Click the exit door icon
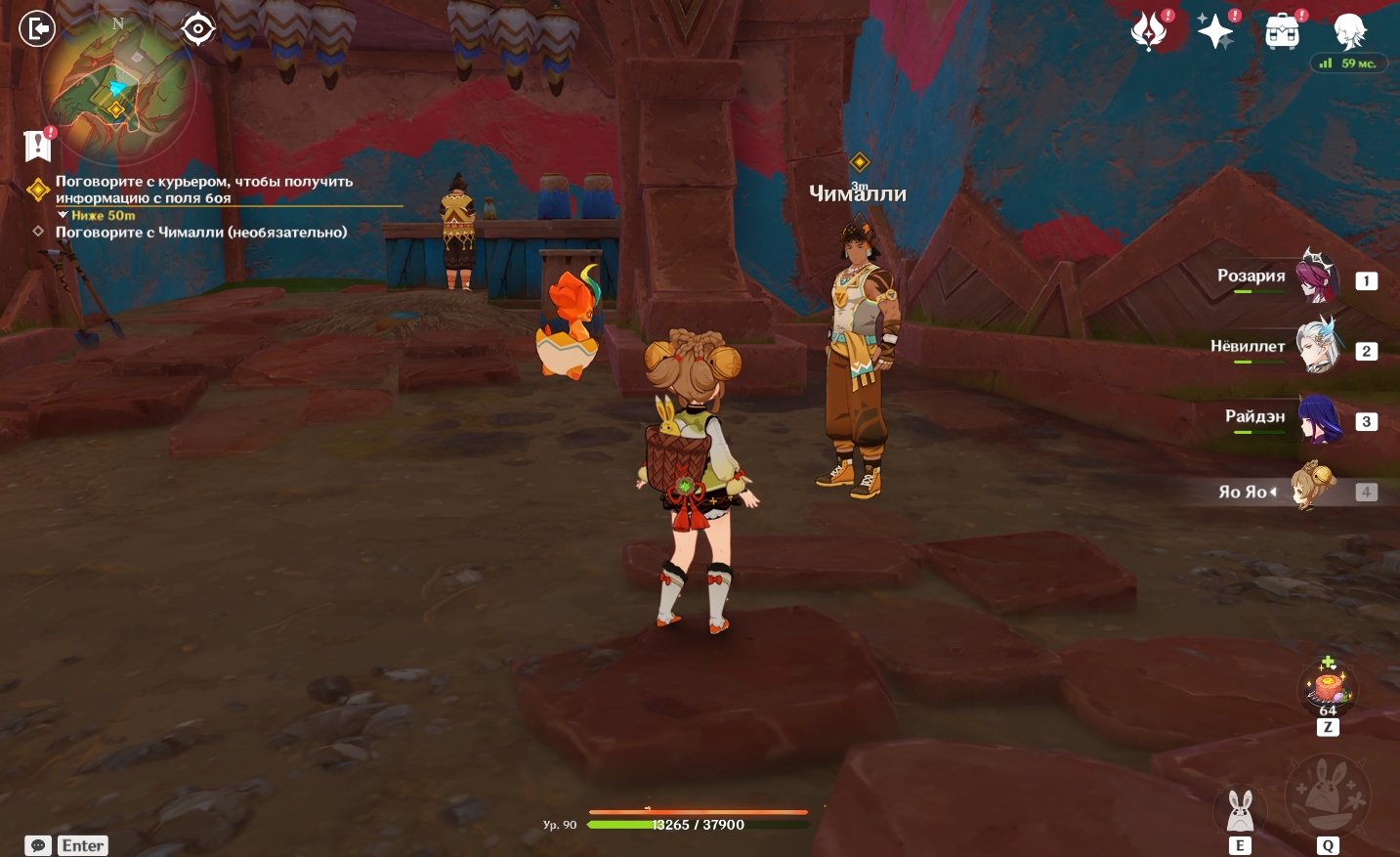 tap(37, 28)
